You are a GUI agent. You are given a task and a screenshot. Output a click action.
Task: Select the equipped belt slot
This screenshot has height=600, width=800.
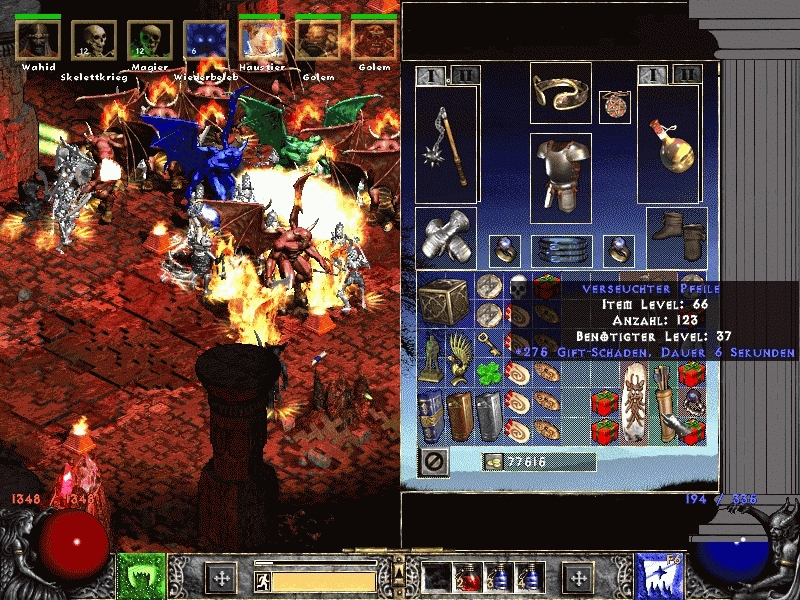tap(561, 248)
